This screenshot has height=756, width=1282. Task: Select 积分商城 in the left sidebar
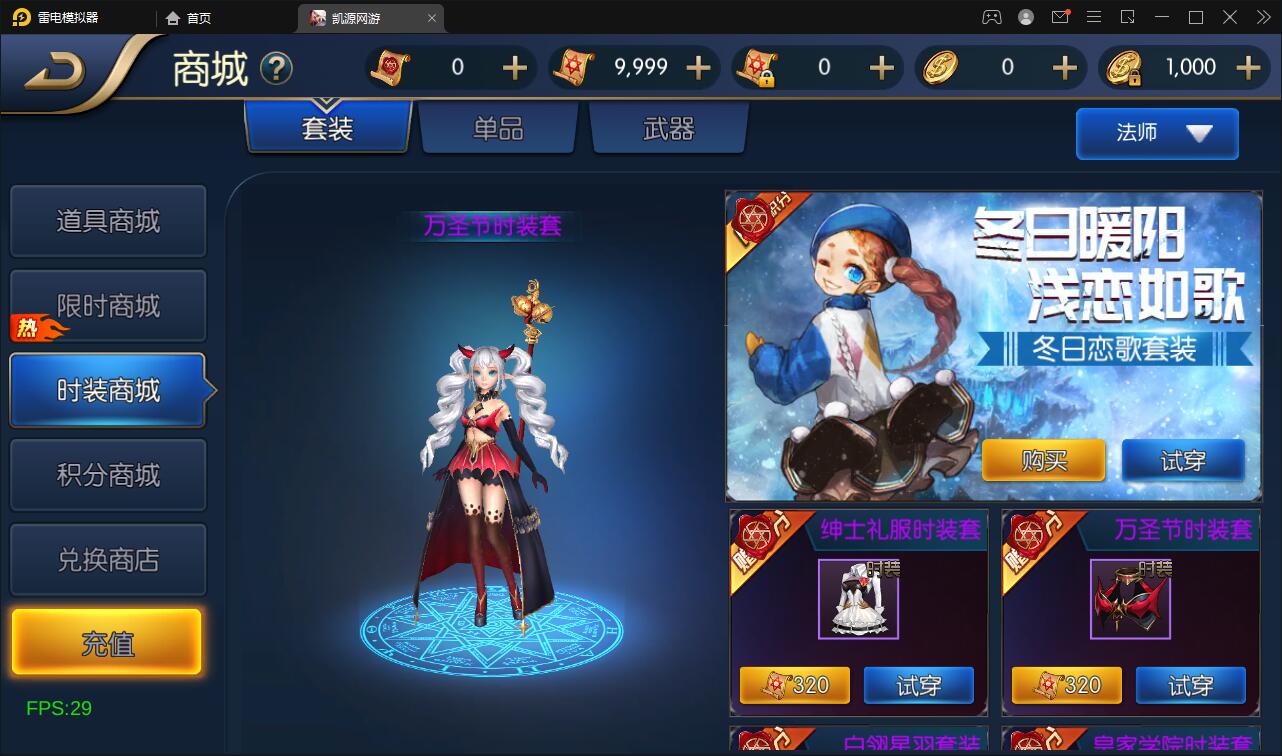108,474
